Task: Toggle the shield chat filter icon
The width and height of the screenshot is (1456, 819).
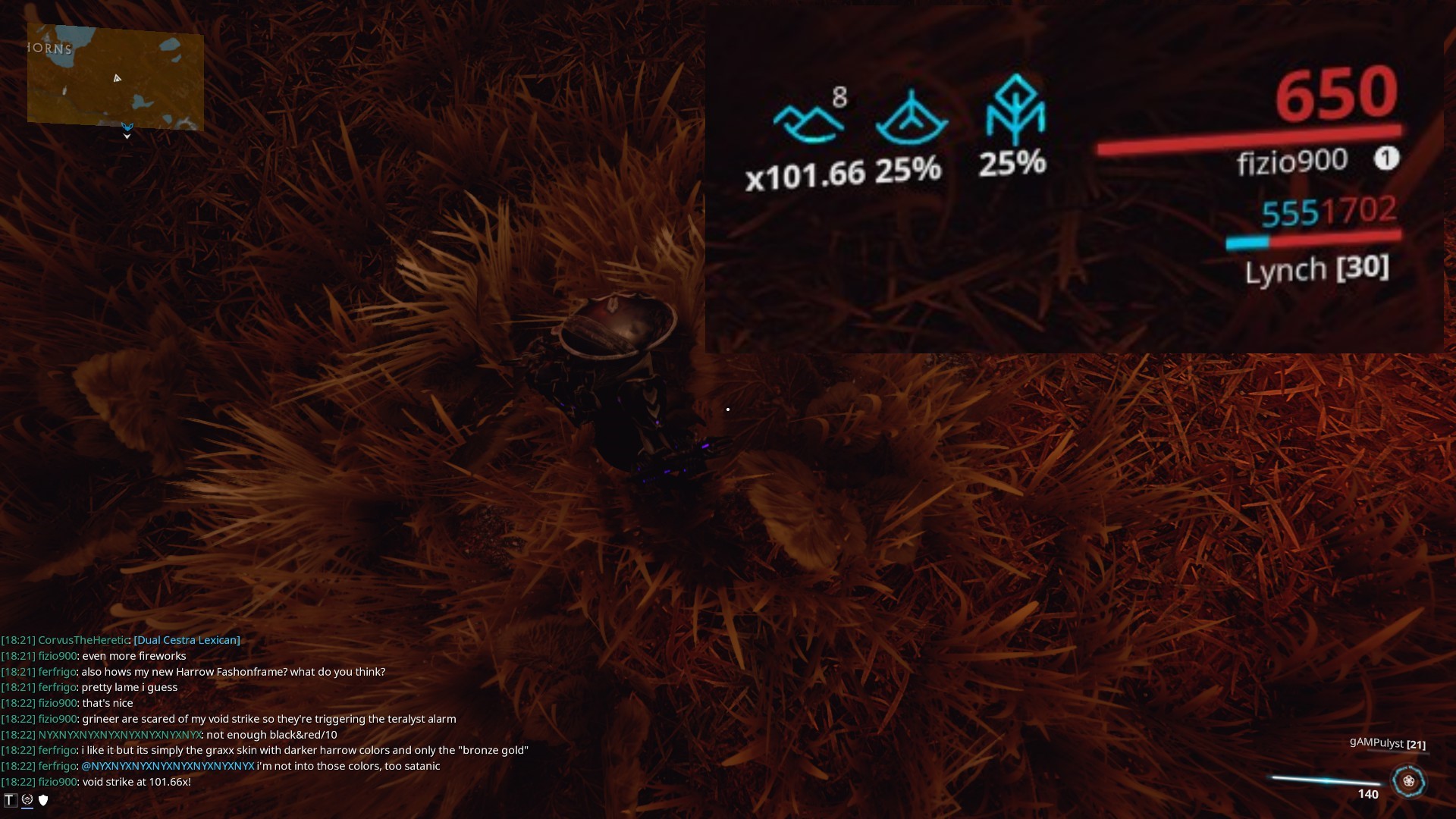Action: (x=43, y=799)
